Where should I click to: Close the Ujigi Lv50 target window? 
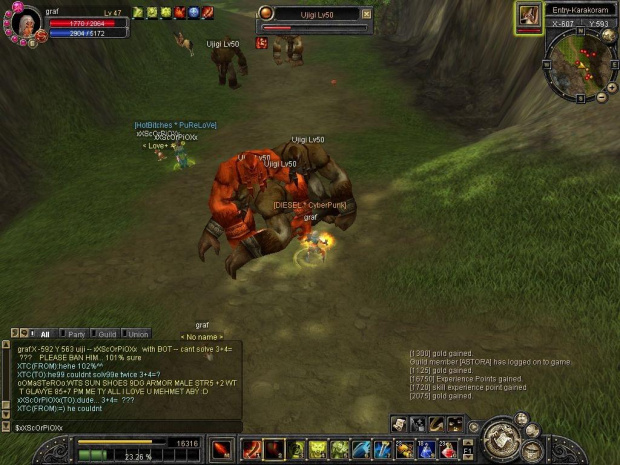pyautogui.click(x=366, y=14)
